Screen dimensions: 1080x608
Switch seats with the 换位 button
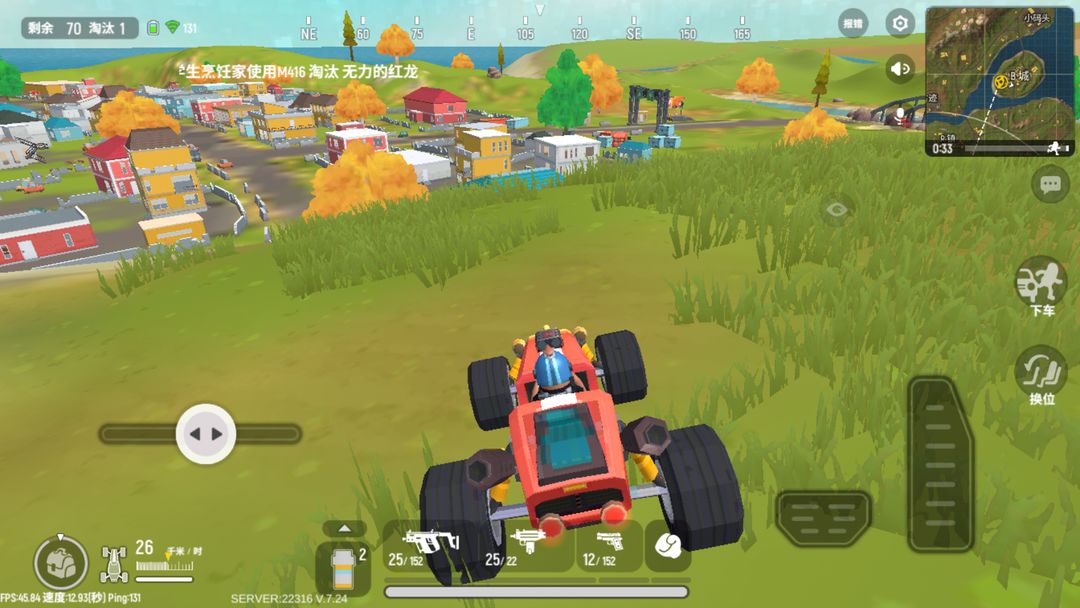[x=1041, y=375]
